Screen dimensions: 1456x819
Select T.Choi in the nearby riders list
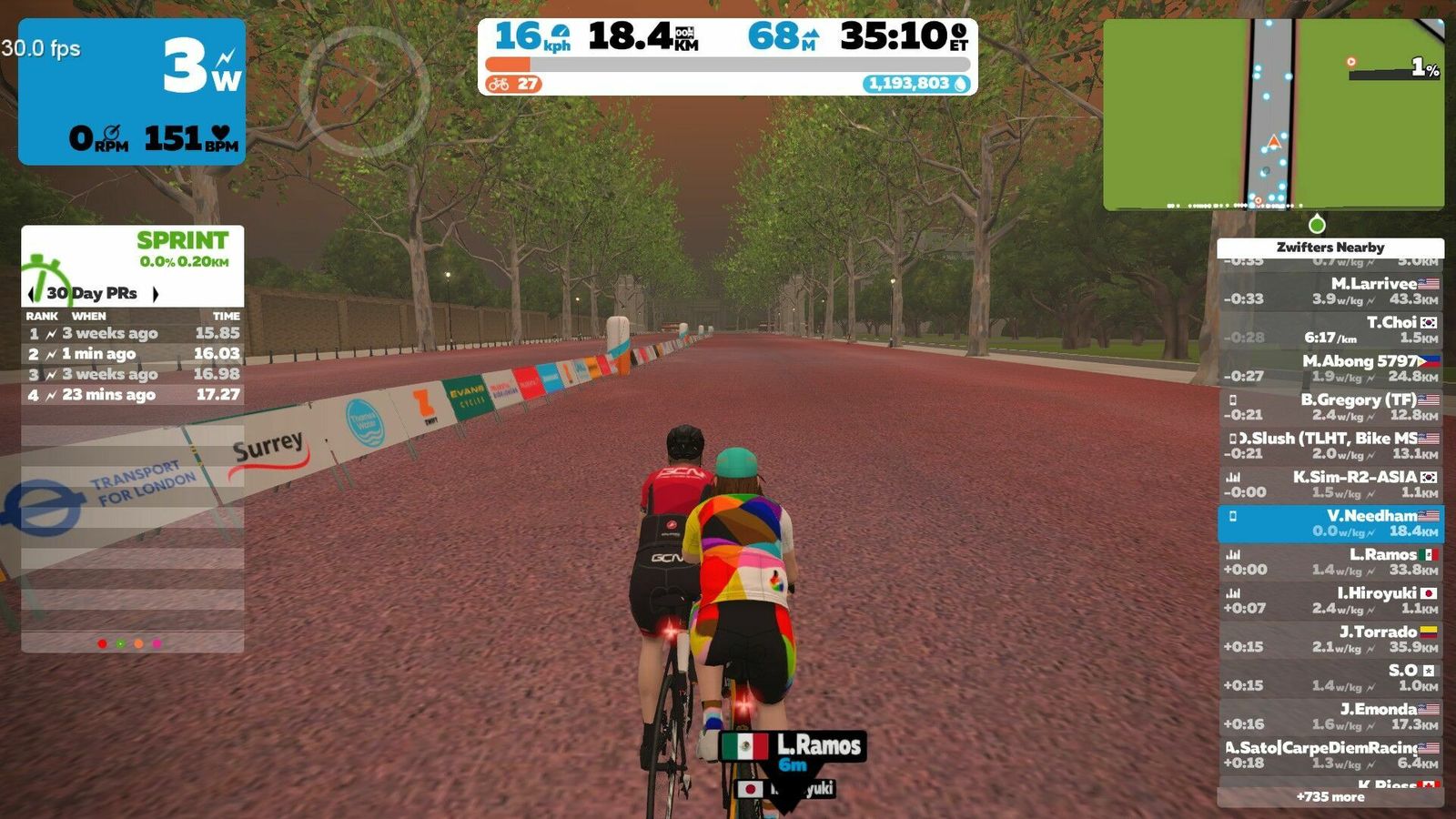pyautogui.click(x=1330, y=329)
